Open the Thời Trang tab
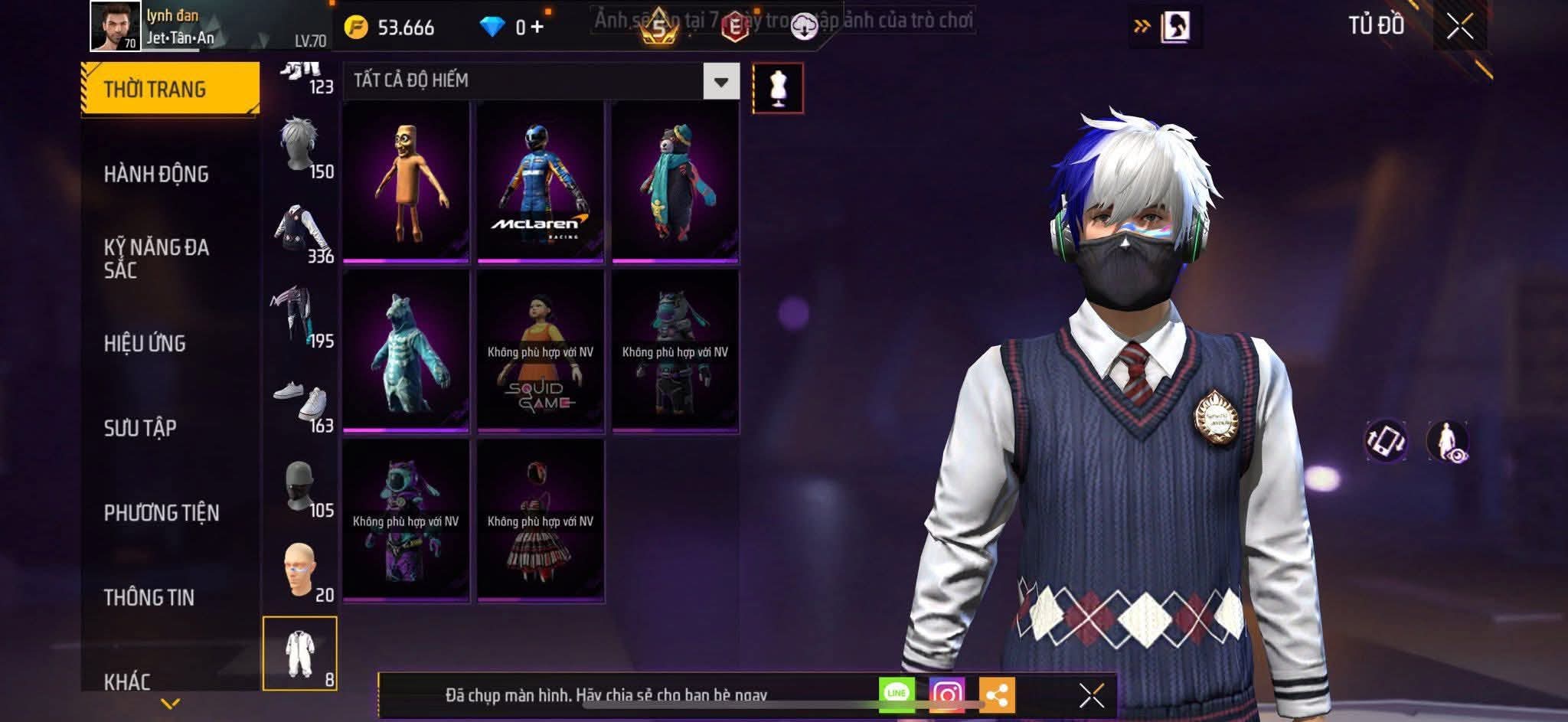This screenshot has width=1568, height=722. (x=169, y=89)
